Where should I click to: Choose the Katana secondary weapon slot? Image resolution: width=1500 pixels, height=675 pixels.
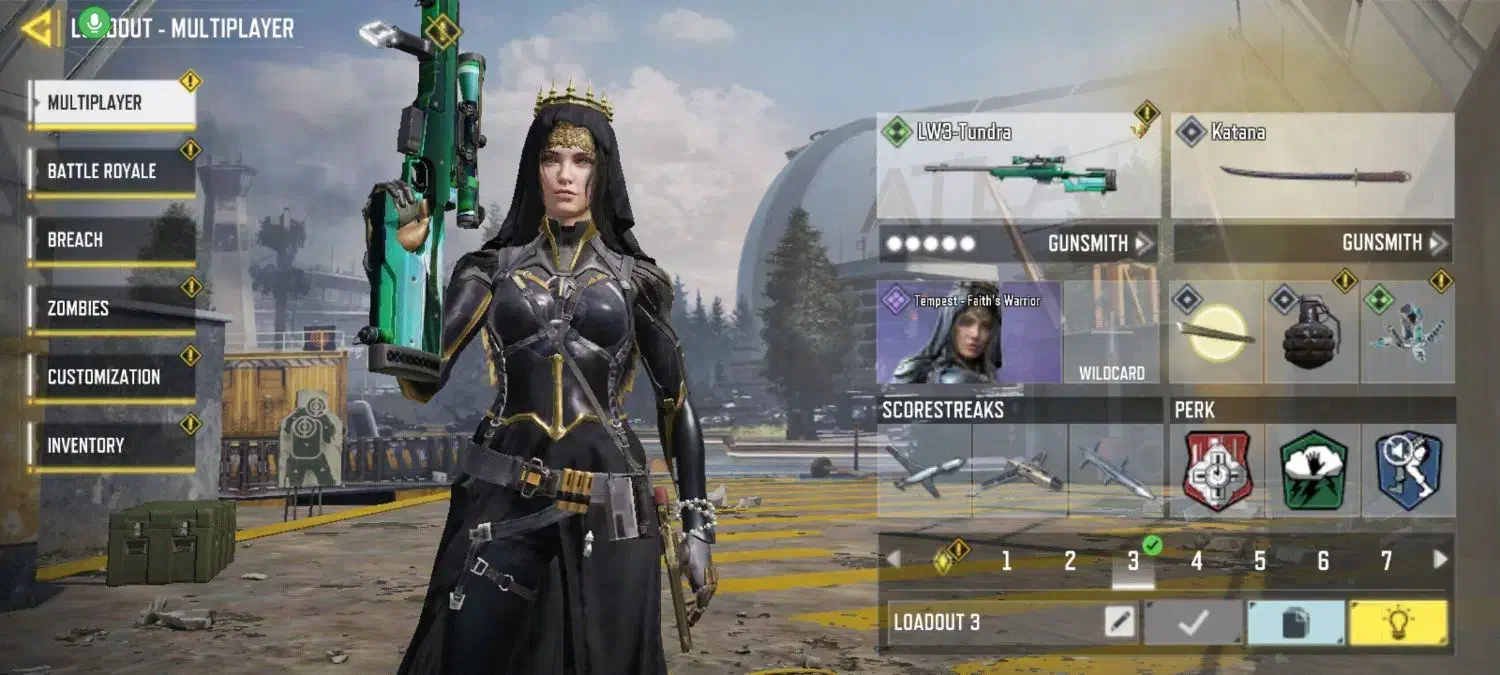[x=1312, y=165]
